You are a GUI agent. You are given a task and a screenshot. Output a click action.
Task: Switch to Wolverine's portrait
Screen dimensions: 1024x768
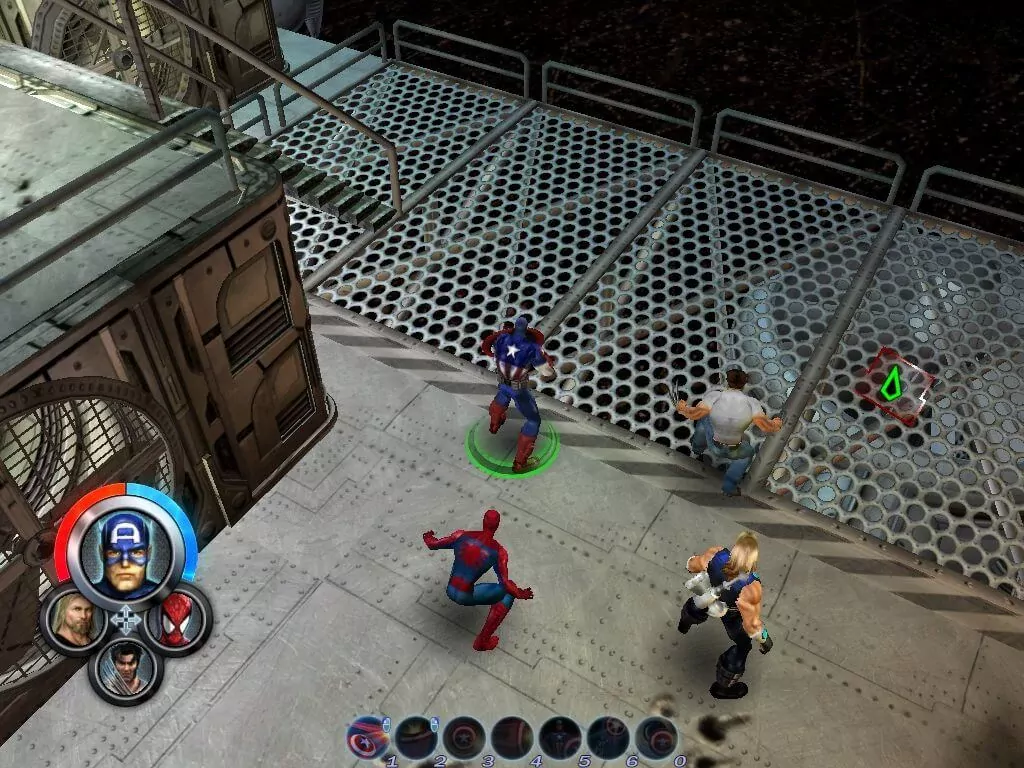point(126,668)
